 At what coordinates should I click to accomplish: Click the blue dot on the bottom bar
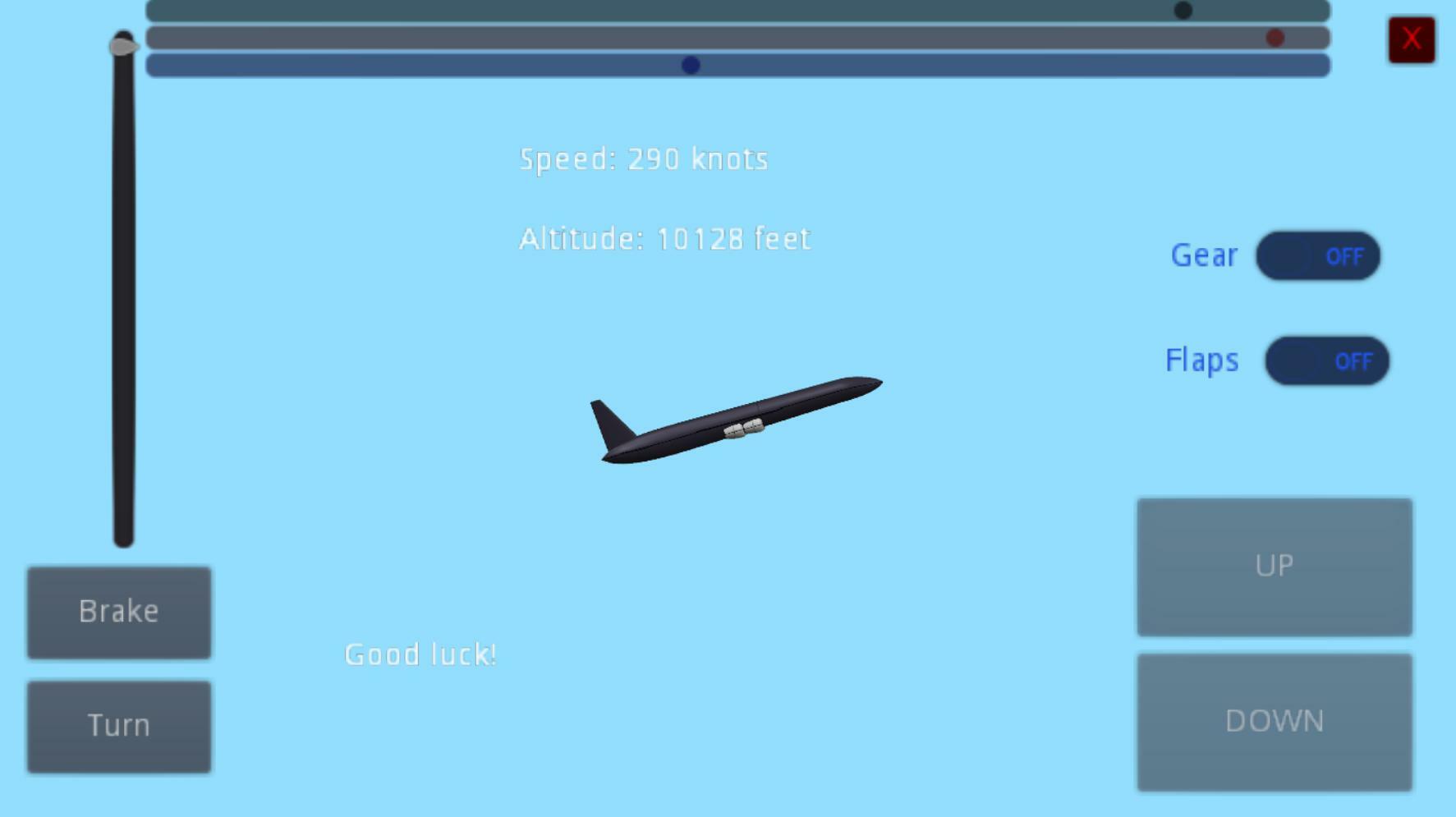pyautogui.click(x=690, y=65)
